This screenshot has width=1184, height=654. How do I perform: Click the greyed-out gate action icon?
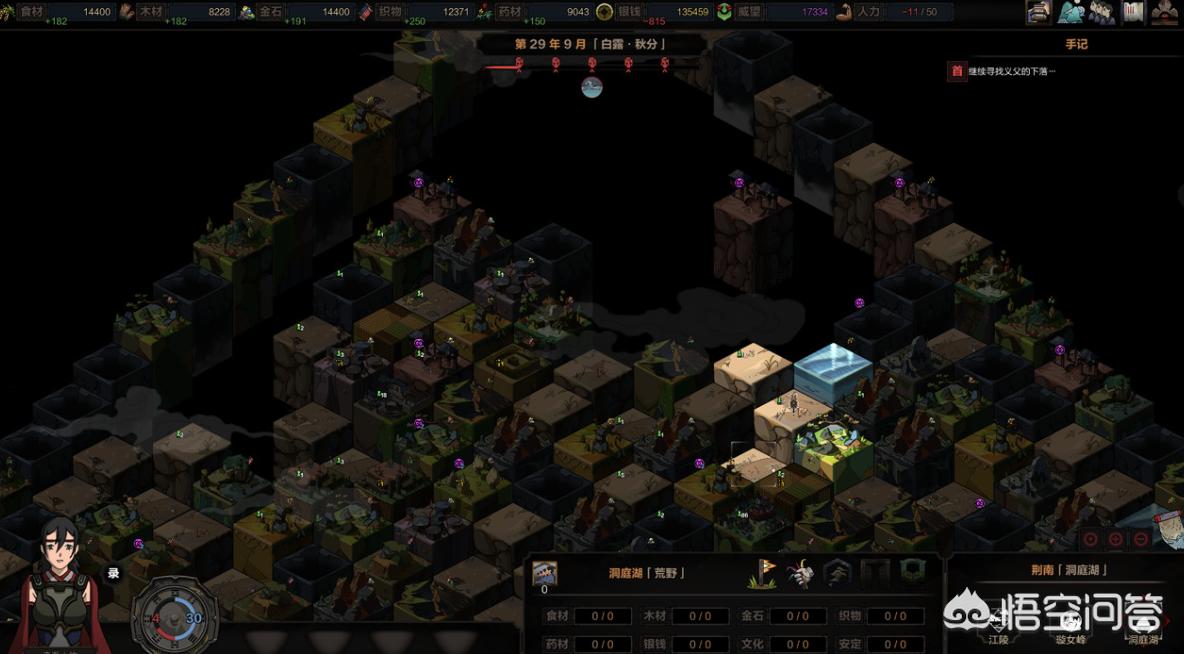(875, 573)
